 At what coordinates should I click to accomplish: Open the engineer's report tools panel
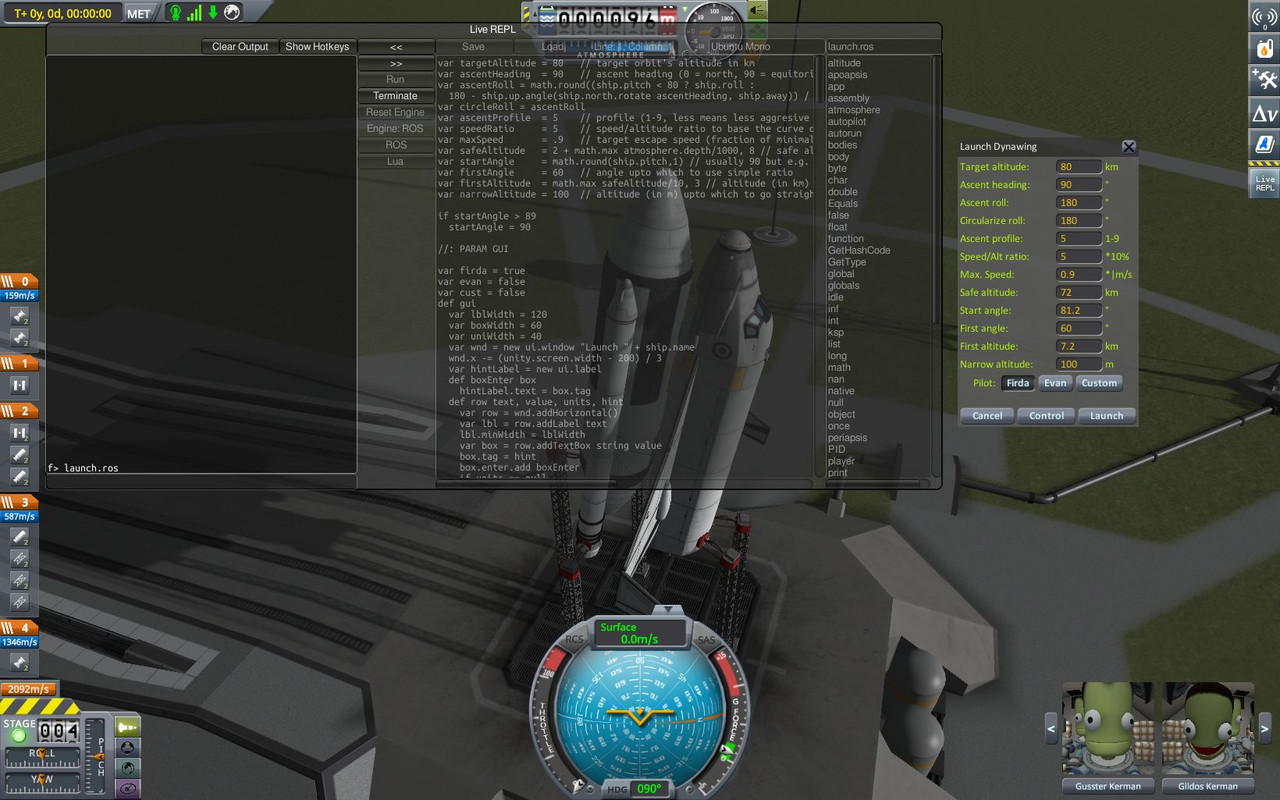click(1262, 78)
